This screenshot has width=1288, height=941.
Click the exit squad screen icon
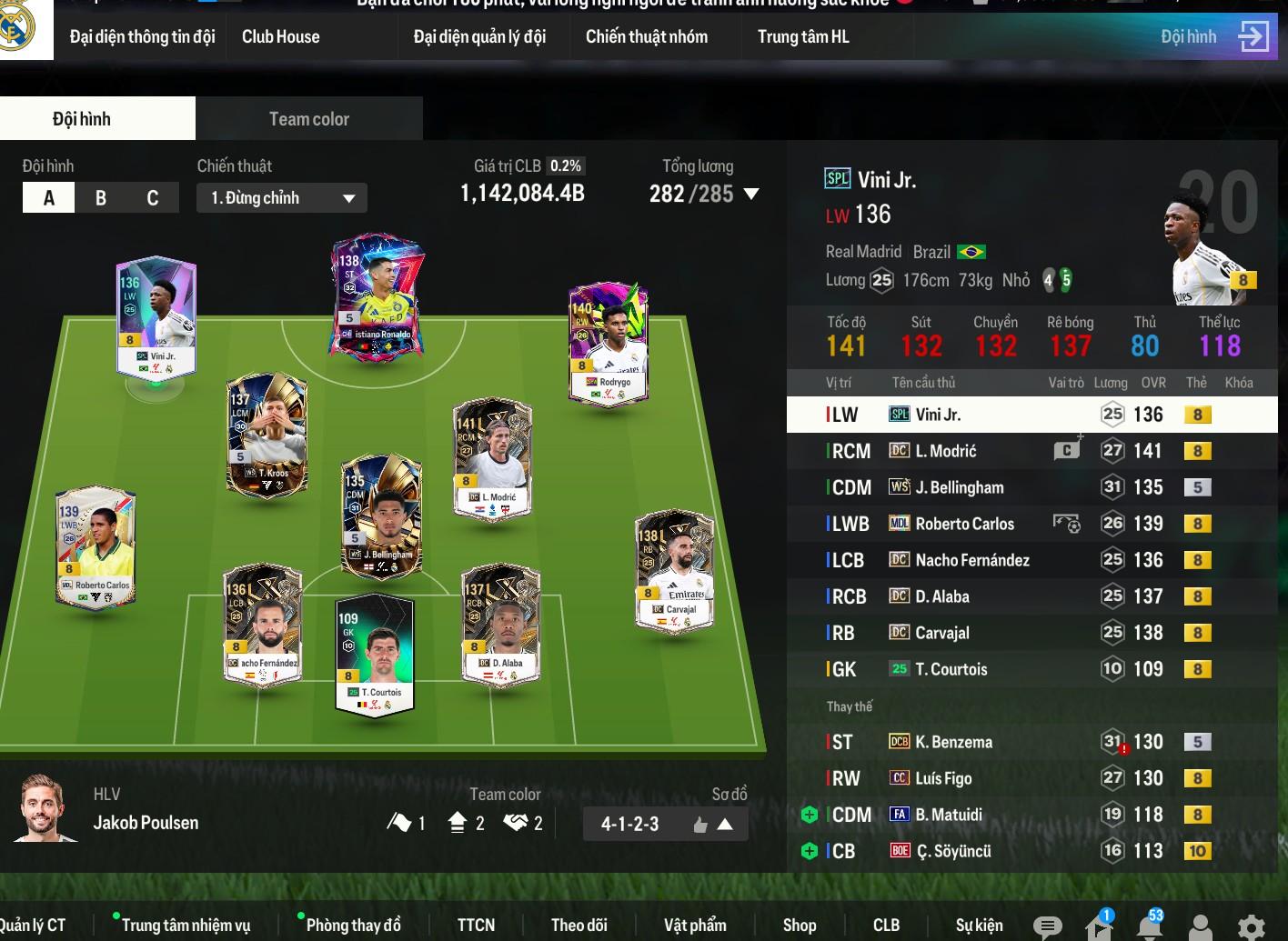click(1253, 36)
